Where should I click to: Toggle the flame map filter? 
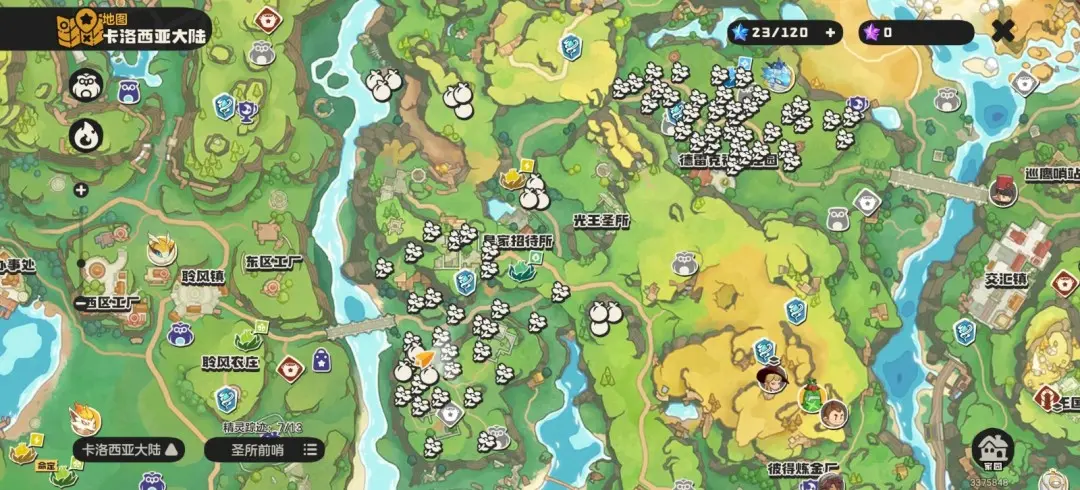tap(84, 134)
